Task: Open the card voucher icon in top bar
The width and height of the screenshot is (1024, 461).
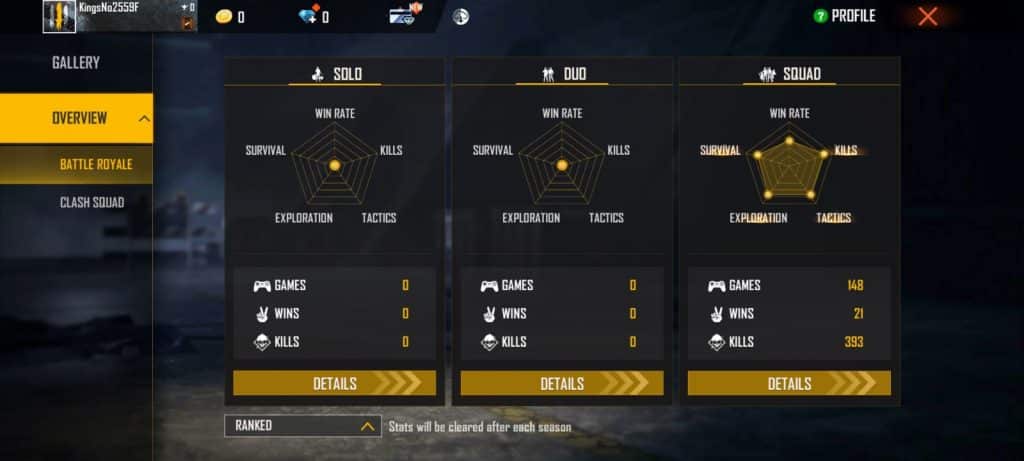Action: tap(402, 16)
